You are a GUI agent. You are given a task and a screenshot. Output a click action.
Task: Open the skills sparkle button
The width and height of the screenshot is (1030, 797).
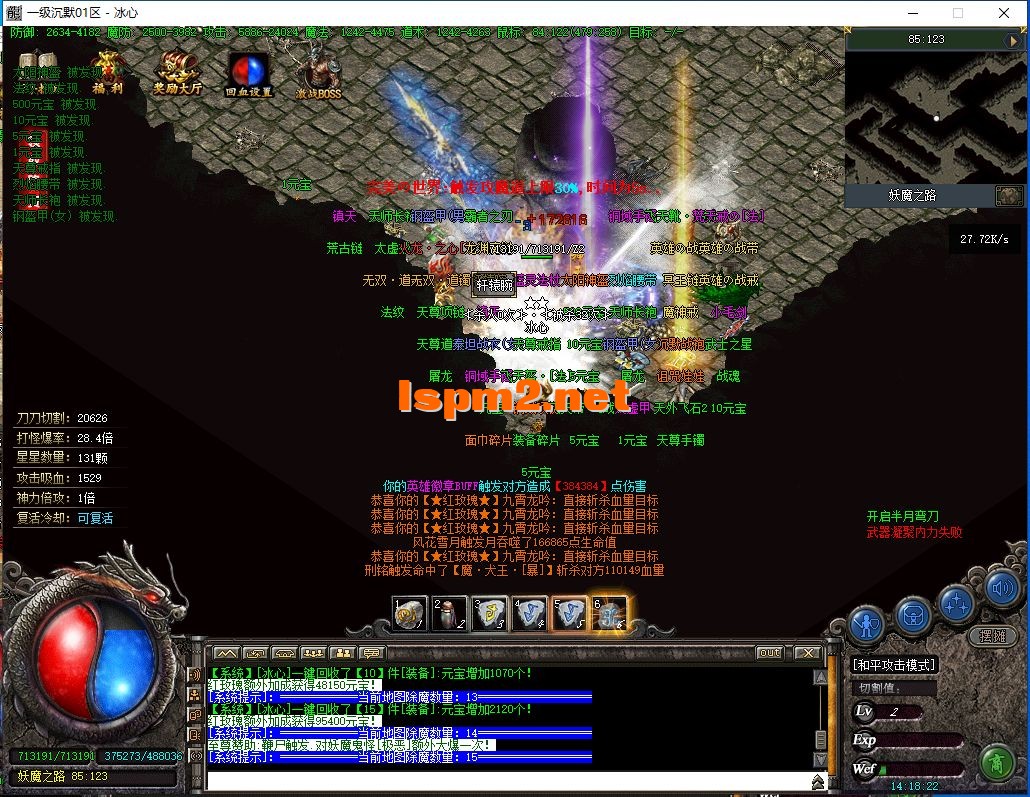tap(956, 603)
